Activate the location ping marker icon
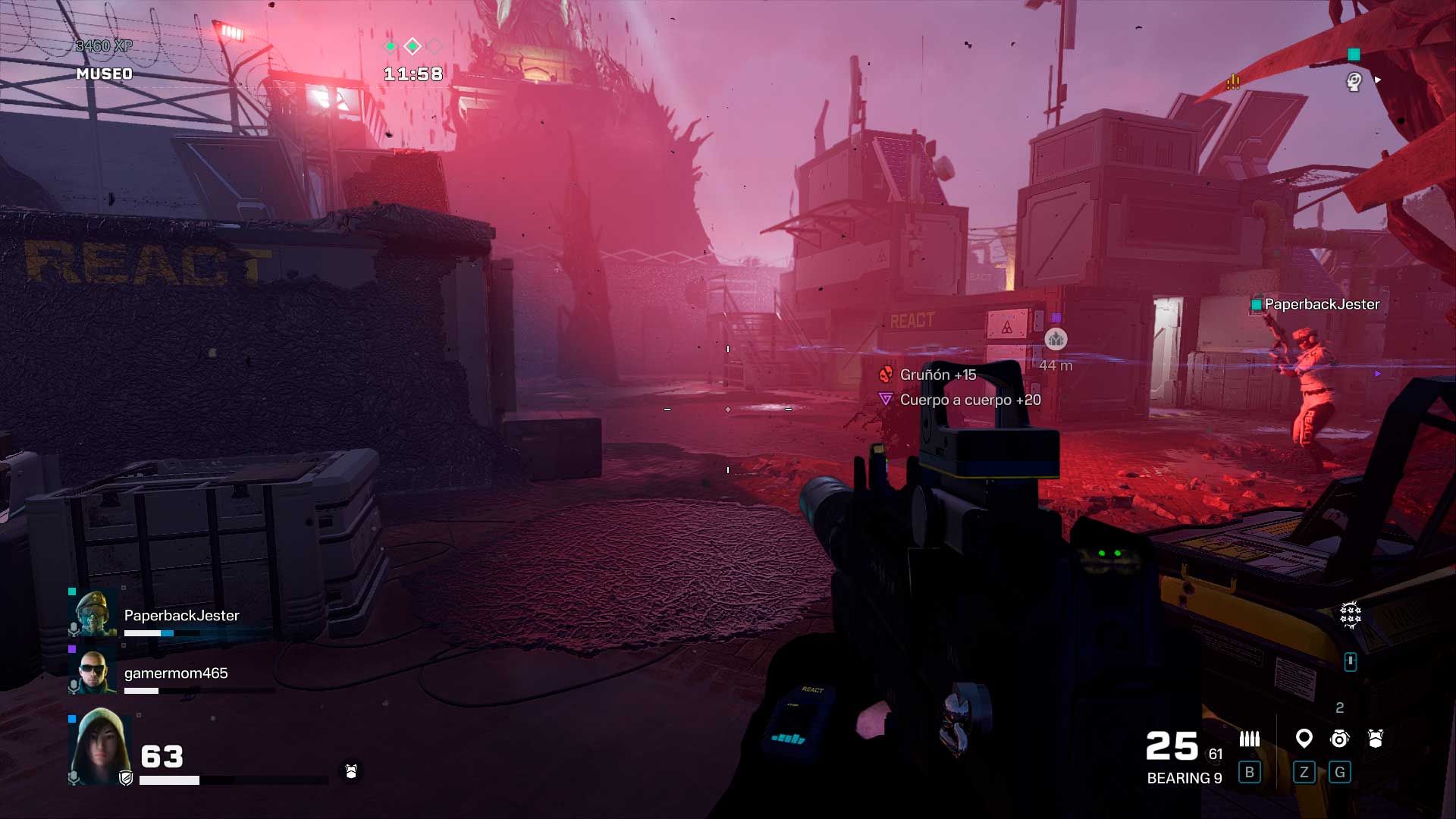Image resolution: width=1456 pixels, height=819 pixels. pyautogui.click(x=1304, y=738)
